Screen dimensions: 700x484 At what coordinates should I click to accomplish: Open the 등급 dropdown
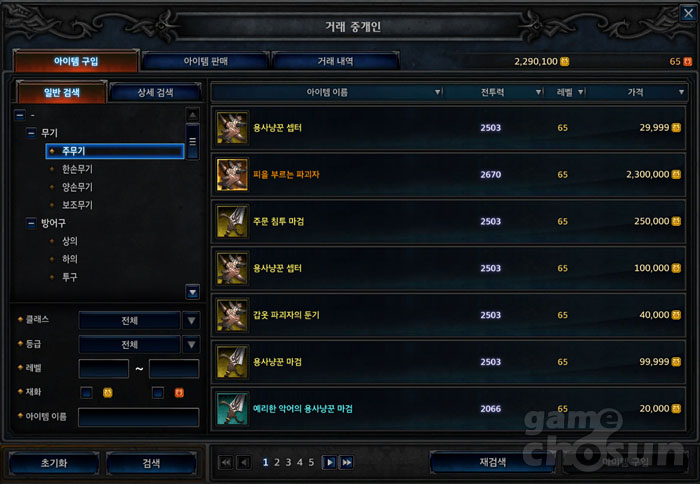tap(192, 344)
